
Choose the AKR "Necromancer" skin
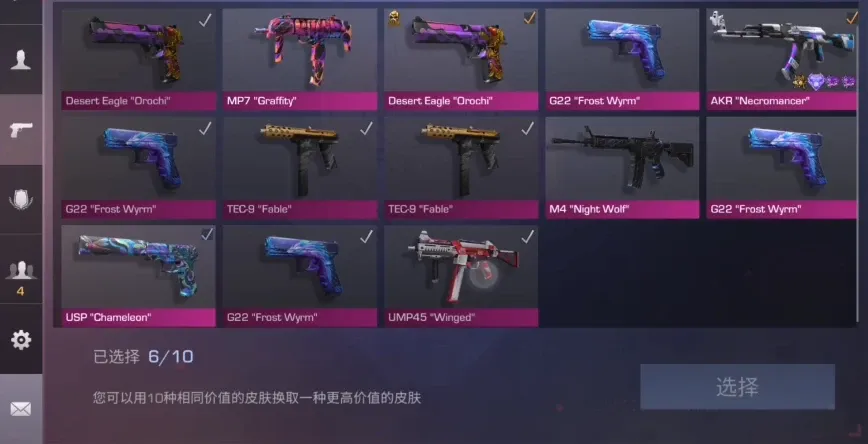tap(782, 58)
